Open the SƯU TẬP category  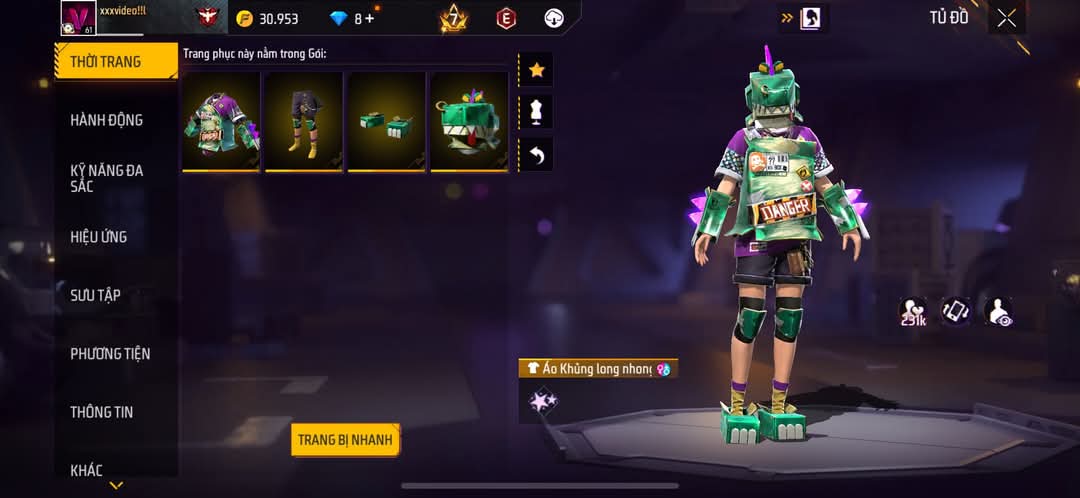pyautogui.click(x=95, y=295)
